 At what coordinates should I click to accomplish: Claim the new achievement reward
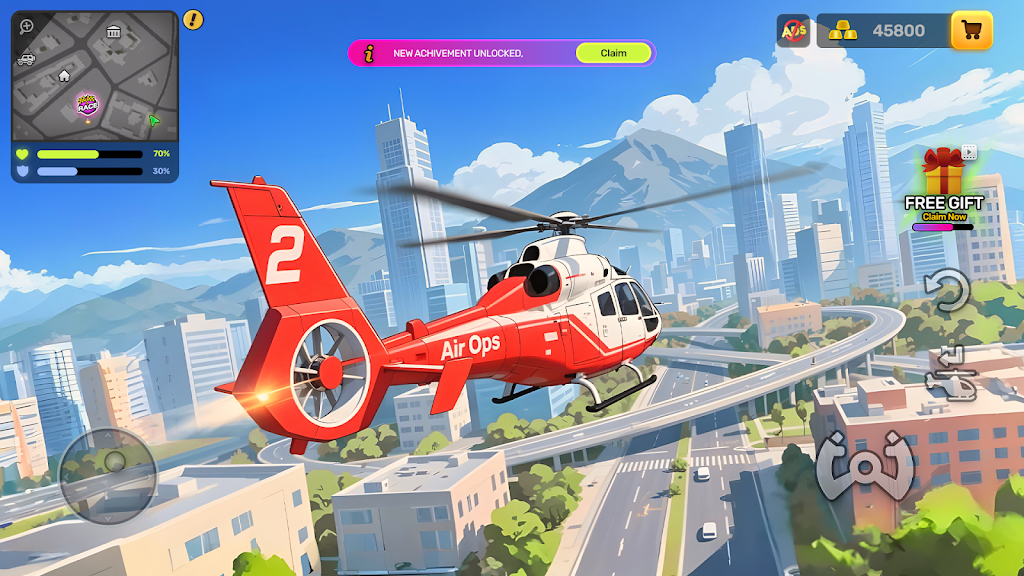click(614, 53)
